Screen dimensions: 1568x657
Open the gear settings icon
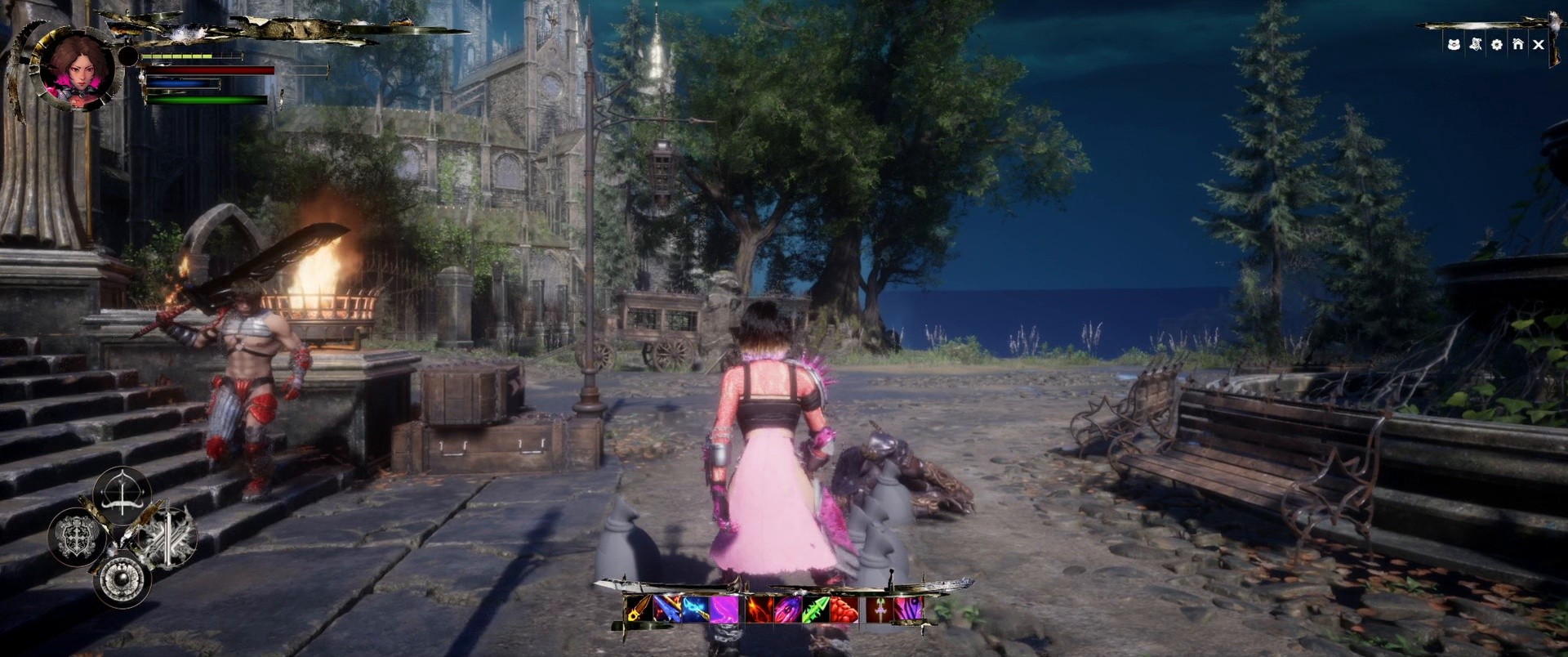click(1496, 45)
